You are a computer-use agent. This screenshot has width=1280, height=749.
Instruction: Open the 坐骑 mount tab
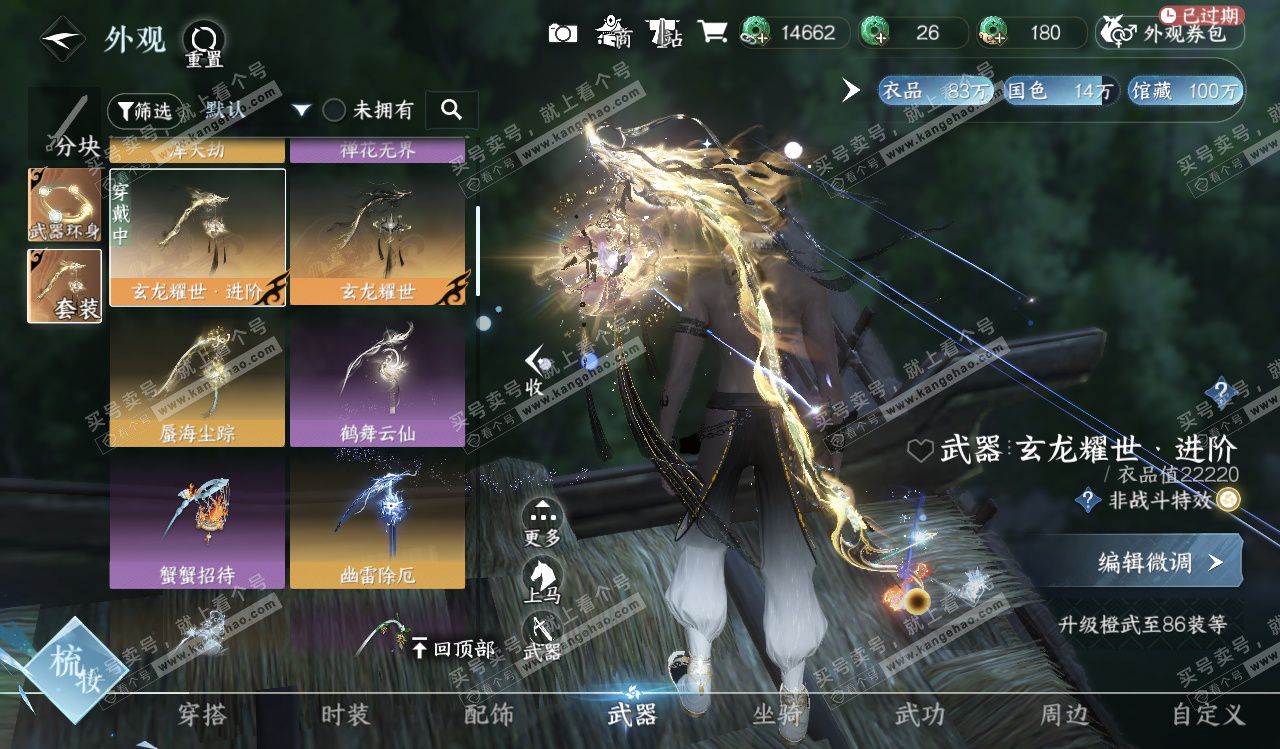point(776,715)
